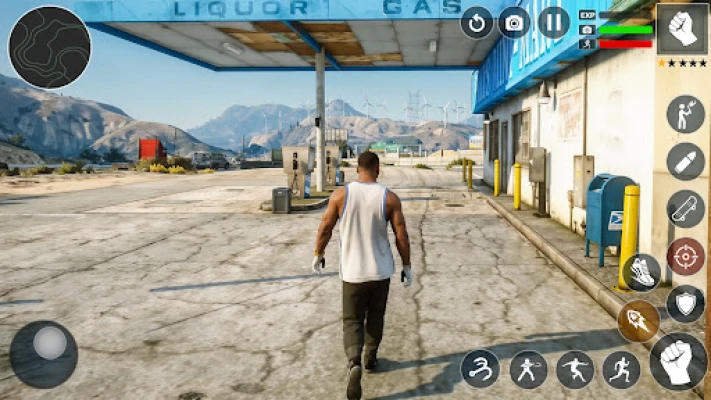
Task: Switch view with the camera button
Action: (x=515, y=22)
